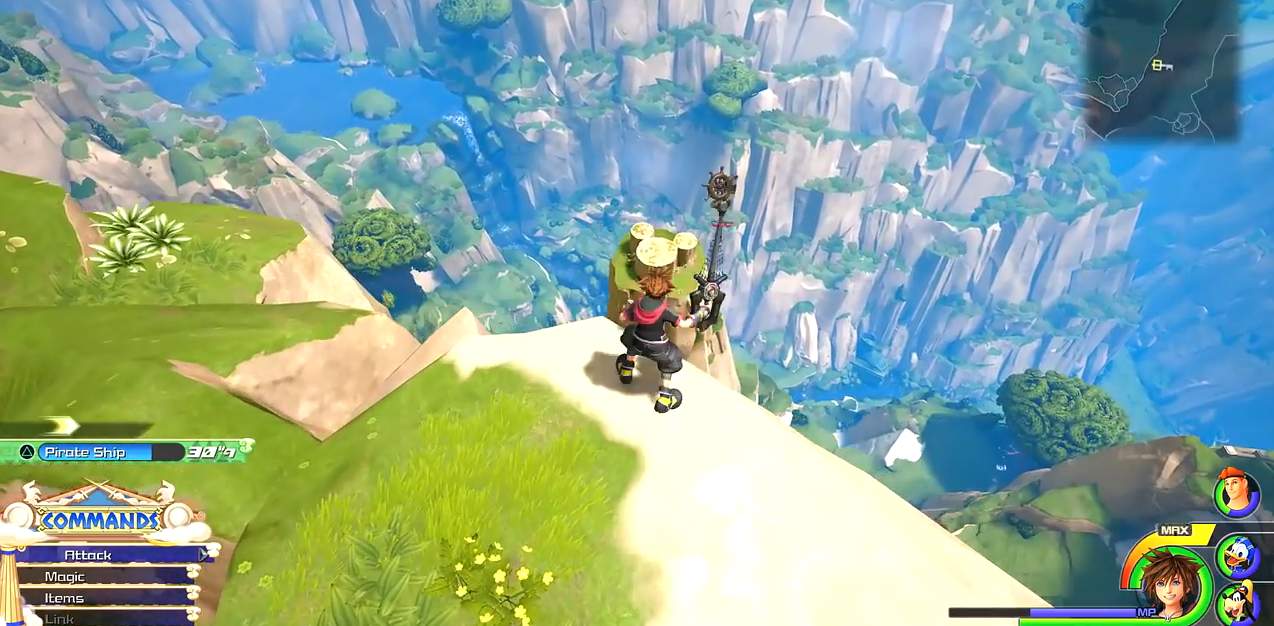Click Hercules's party portrait

coord(1236,493)
